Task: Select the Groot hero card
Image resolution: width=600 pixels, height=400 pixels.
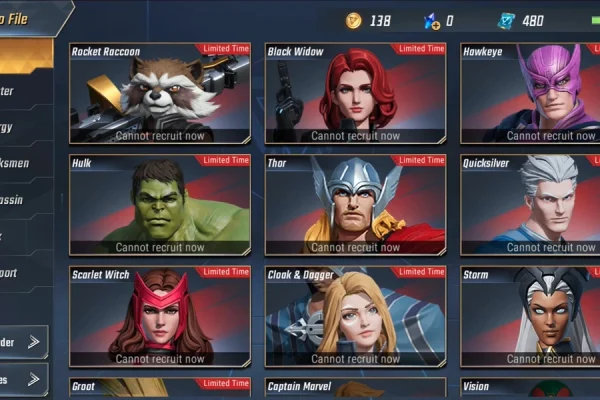Action: [160, 388]
